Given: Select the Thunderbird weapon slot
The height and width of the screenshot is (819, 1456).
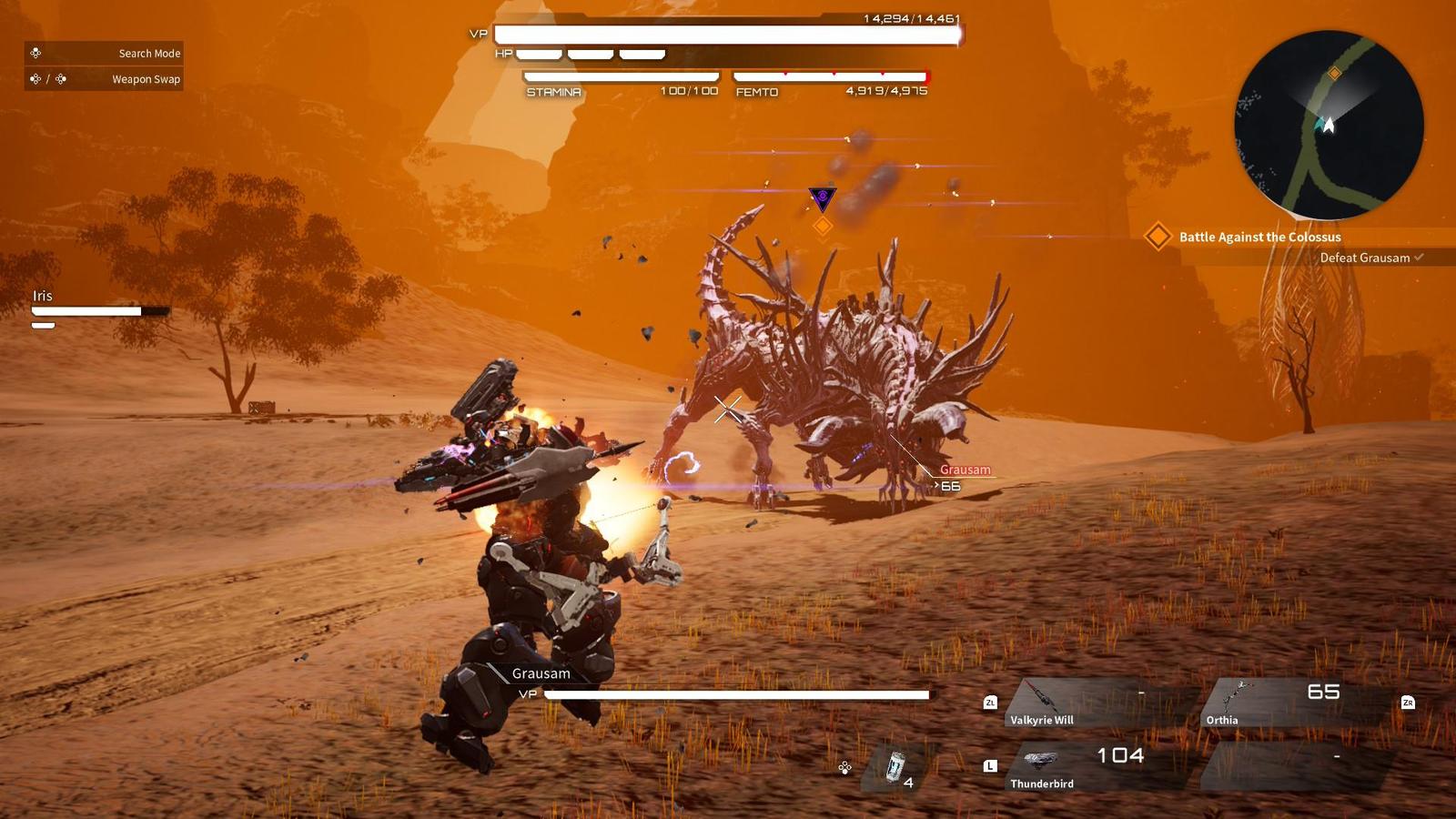Looking at the screenshot, I should tap(1092, 767).
